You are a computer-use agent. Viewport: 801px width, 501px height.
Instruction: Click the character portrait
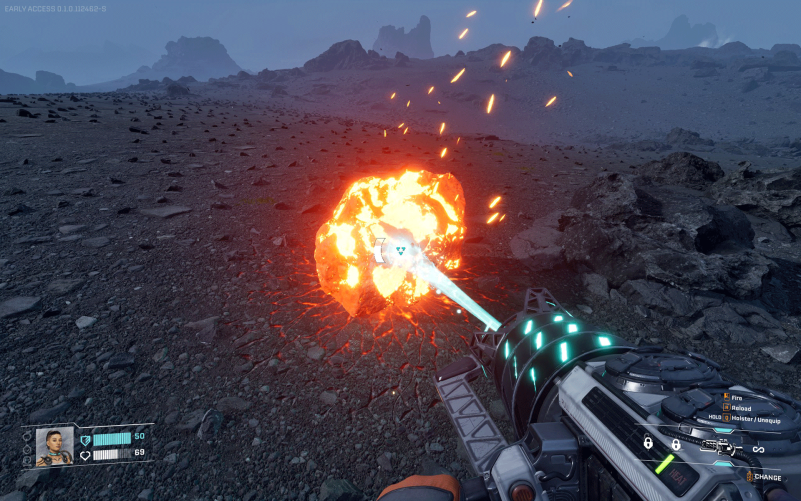pyautogui.click(x=54, y=446)
